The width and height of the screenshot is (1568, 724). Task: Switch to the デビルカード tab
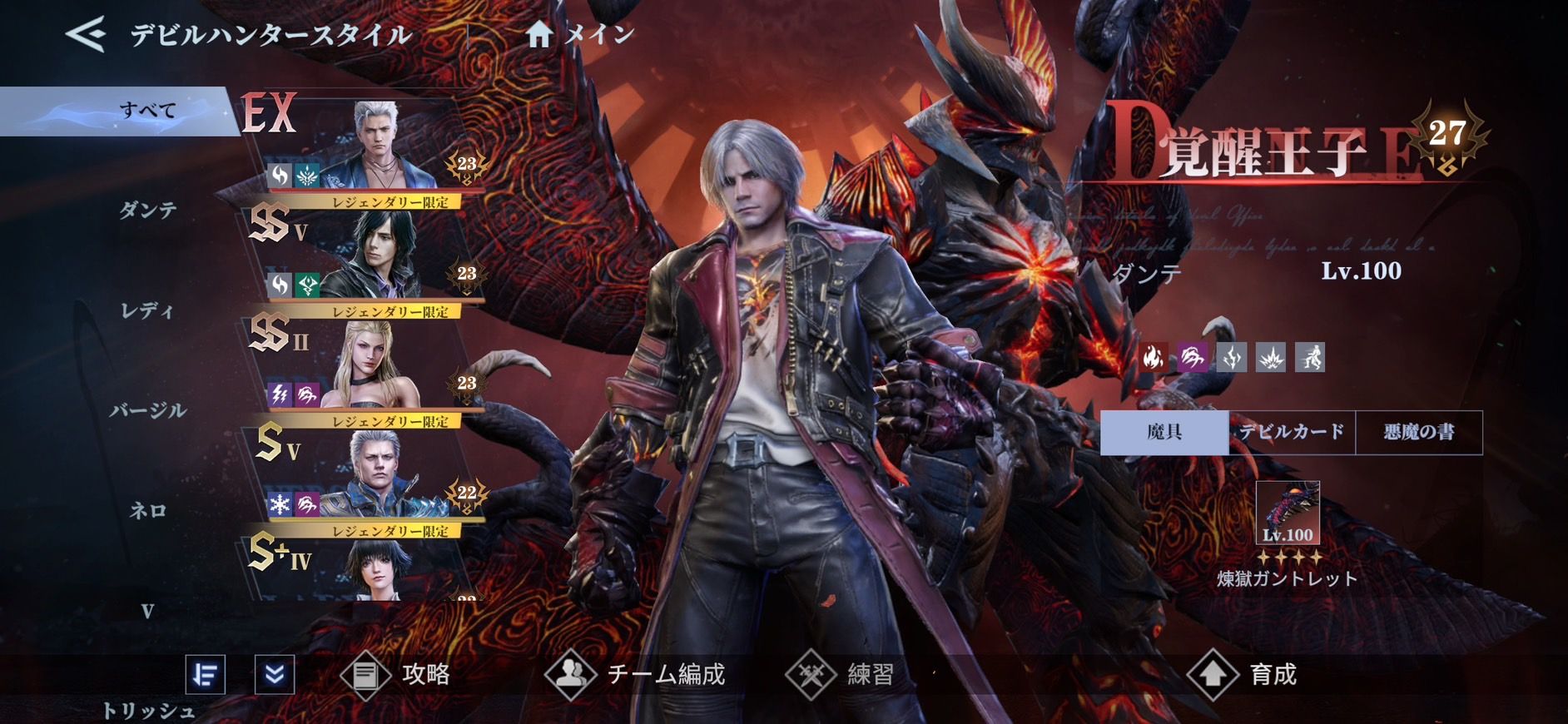pyautogui.click(x=1292, y=432)
